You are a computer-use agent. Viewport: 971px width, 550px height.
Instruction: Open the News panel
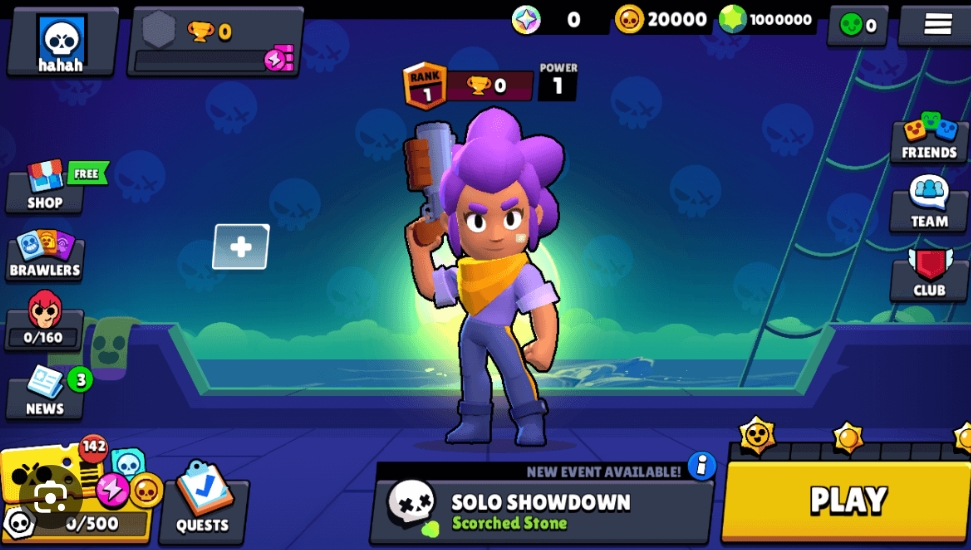click(x=45, y=393)
